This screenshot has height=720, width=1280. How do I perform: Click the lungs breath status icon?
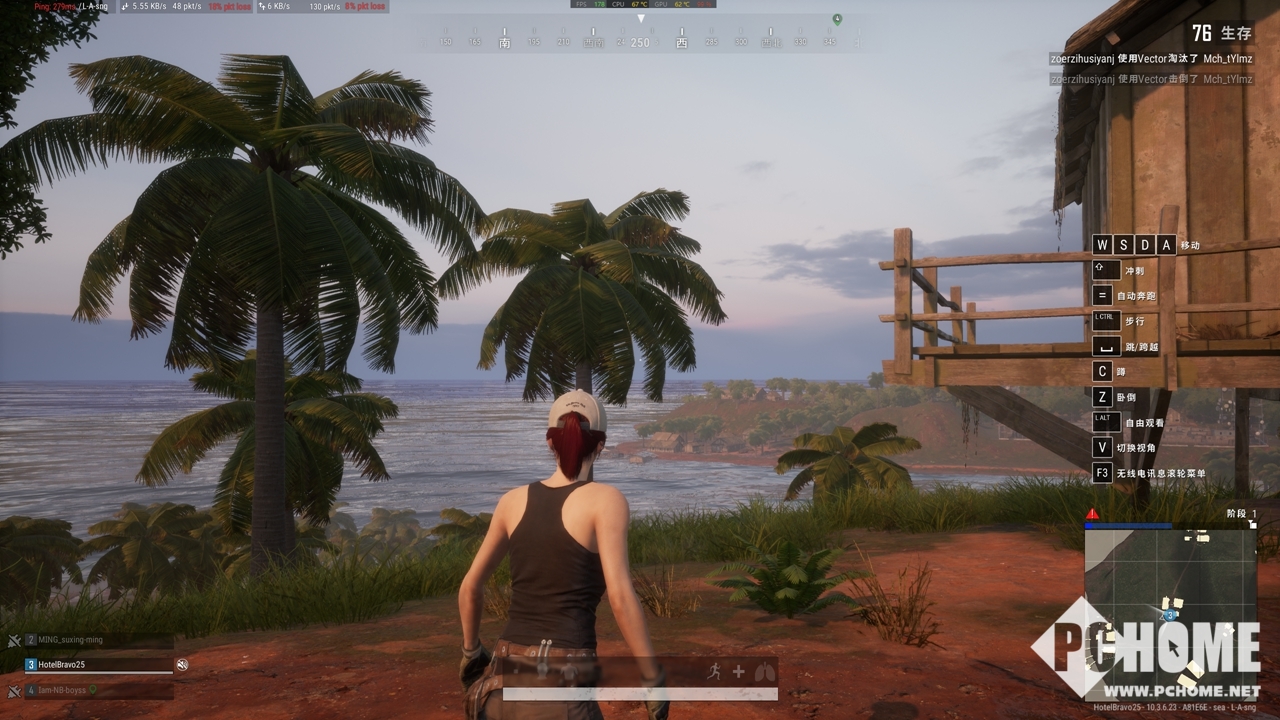[765, 672]
